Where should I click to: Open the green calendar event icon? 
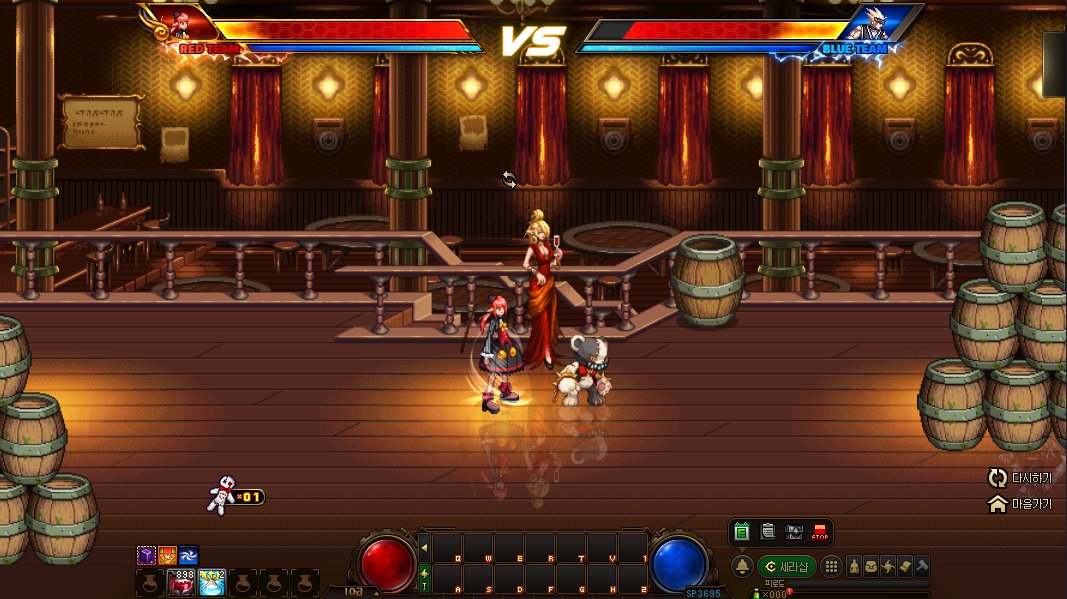click(742, 533)
